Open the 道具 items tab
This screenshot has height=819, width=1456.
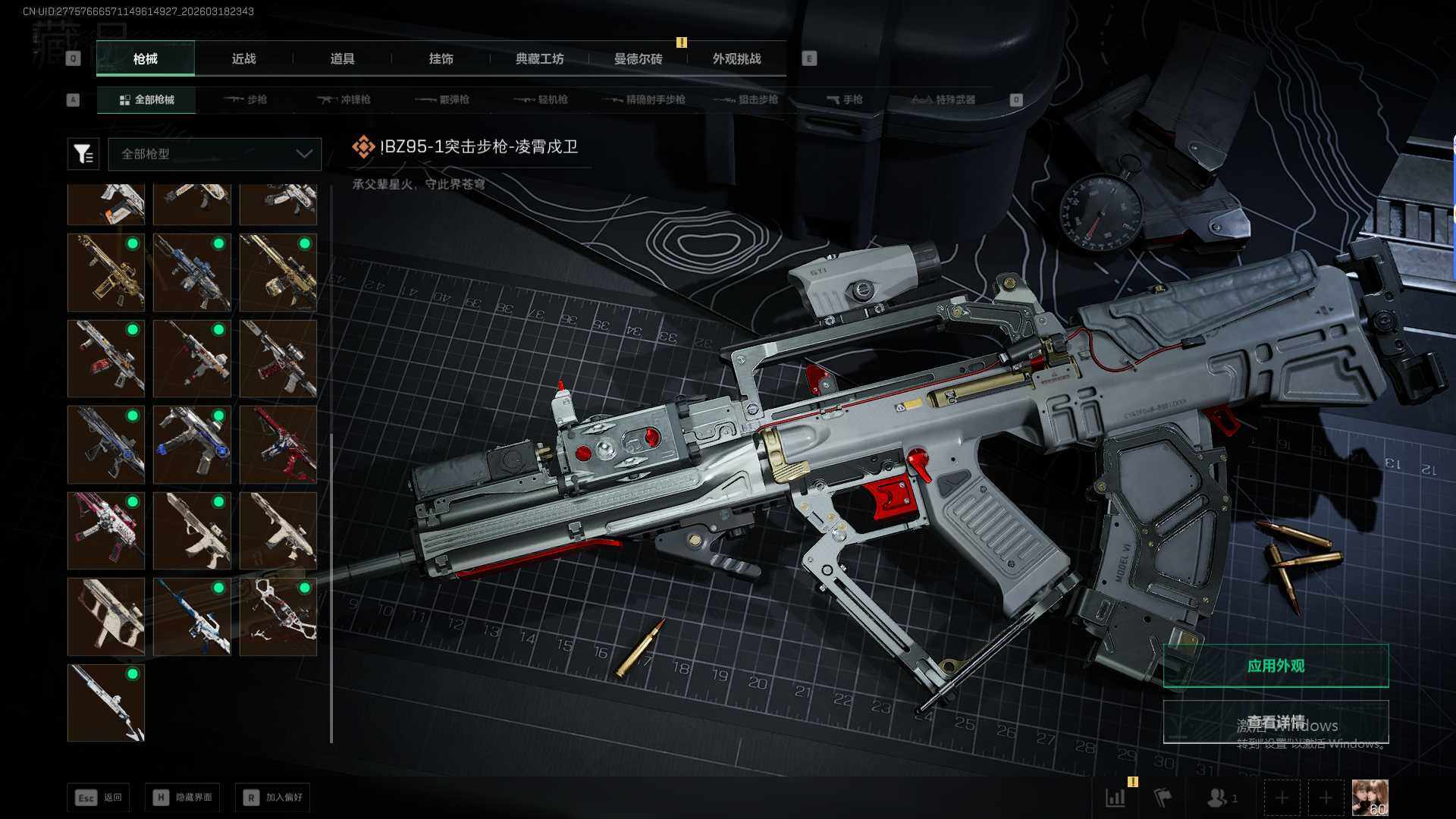(342, 59)
